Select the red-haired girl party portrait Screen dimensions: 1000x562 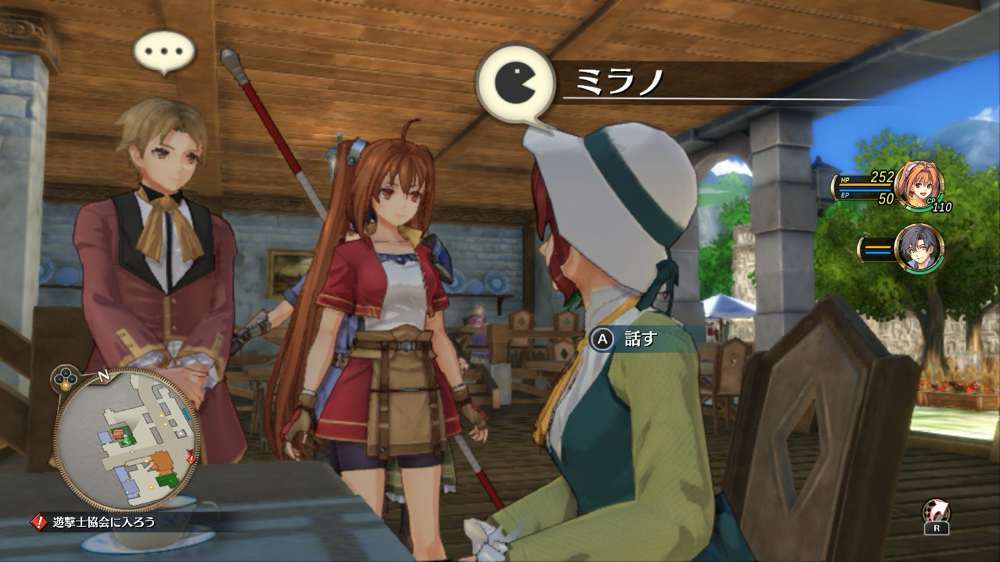point(918,184)
